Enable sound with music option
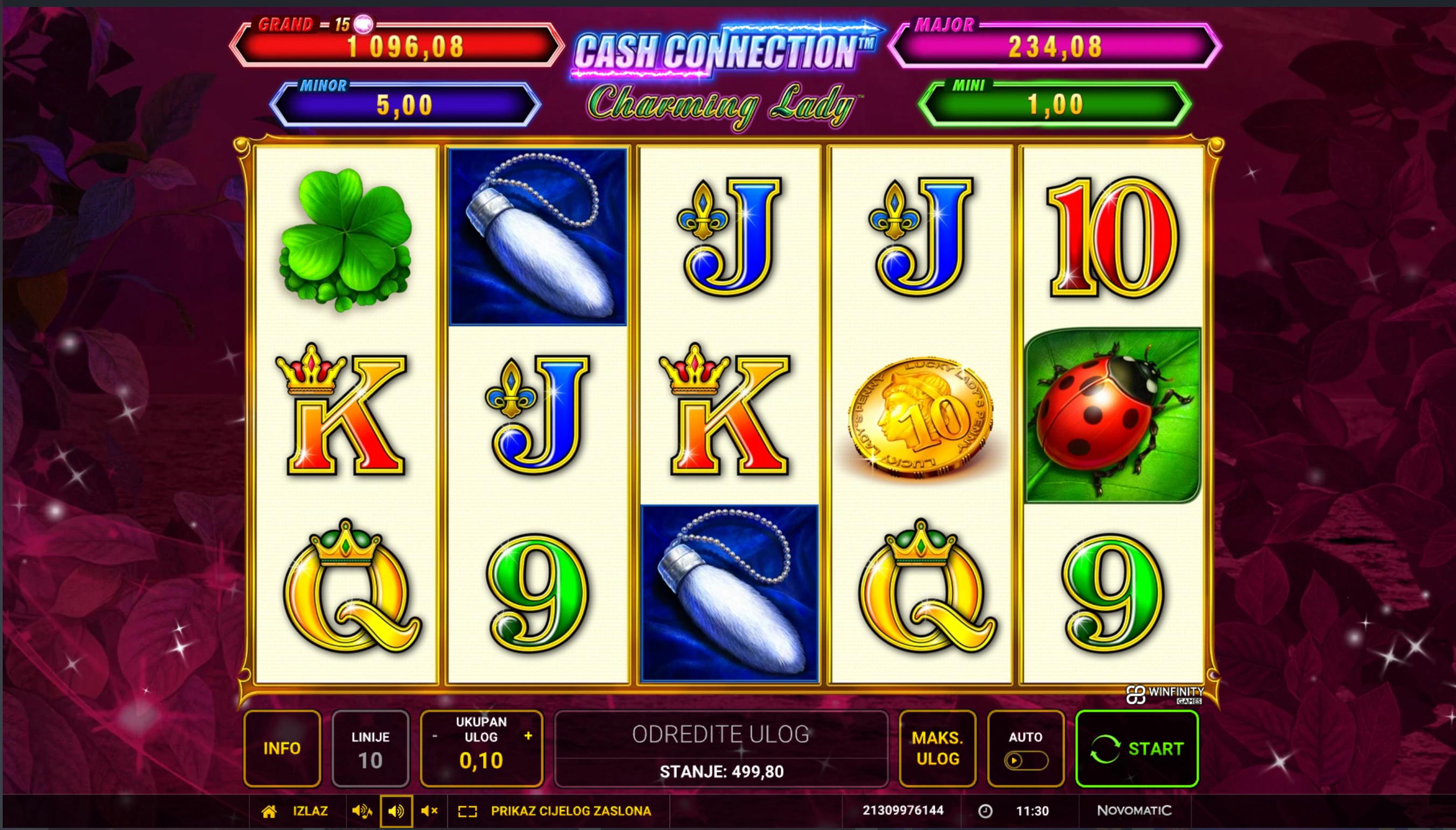The height and width of the screenshot is (830, 1456). 362,811
